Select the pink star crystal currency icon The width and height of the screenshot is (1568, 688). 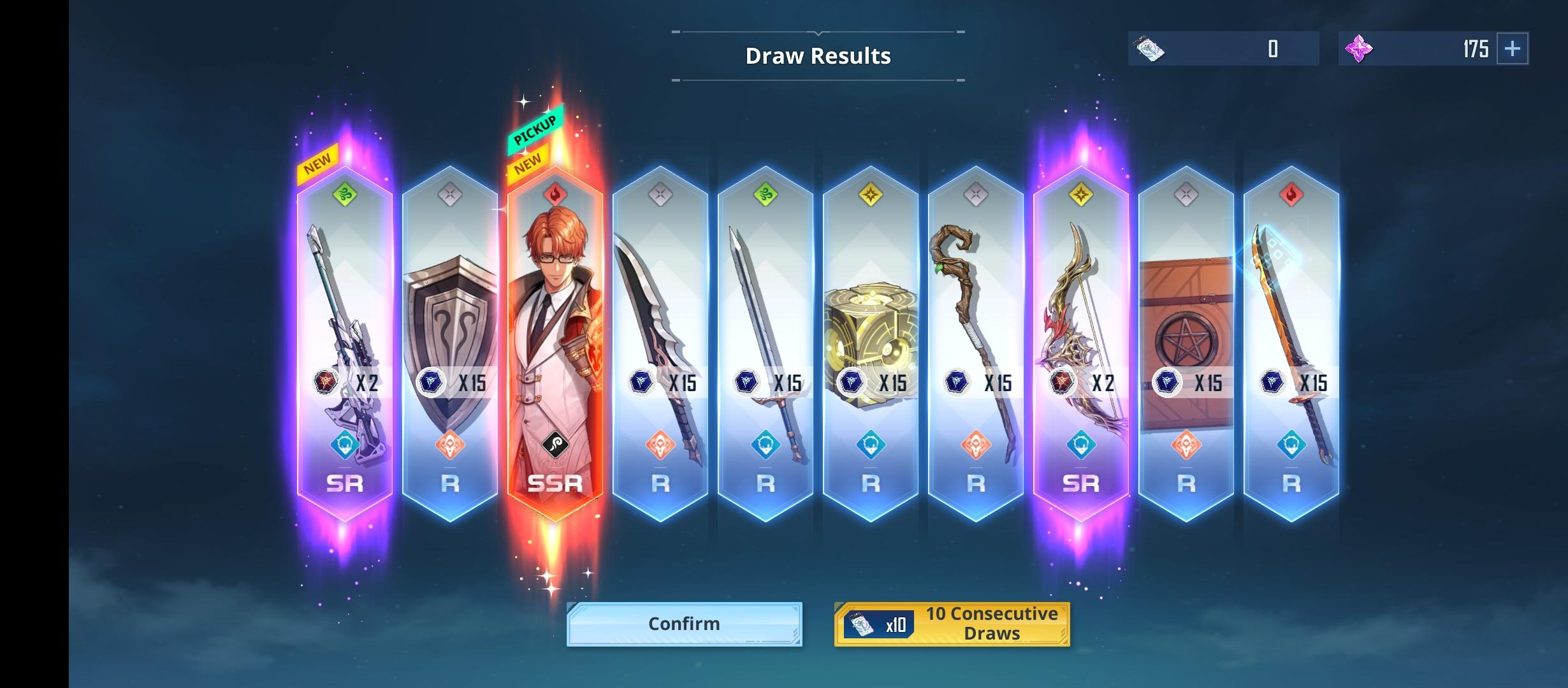(x=1358, y=48)
